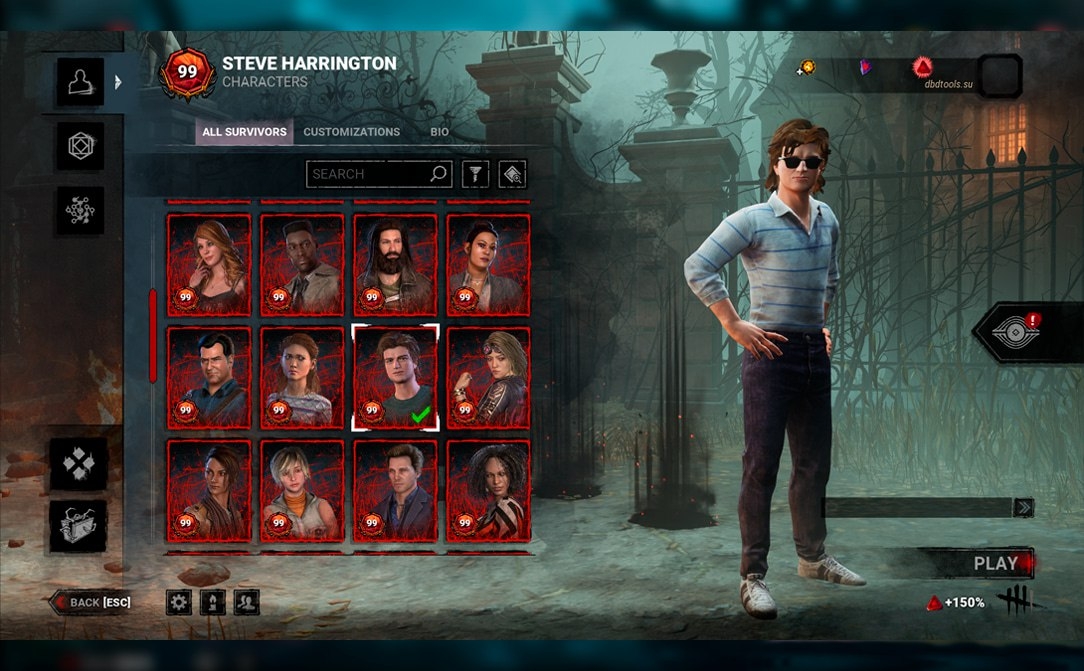Pick the checkmarked Steve Harrington portrait
Screen dimensions: 1084x671
[395, 377]
